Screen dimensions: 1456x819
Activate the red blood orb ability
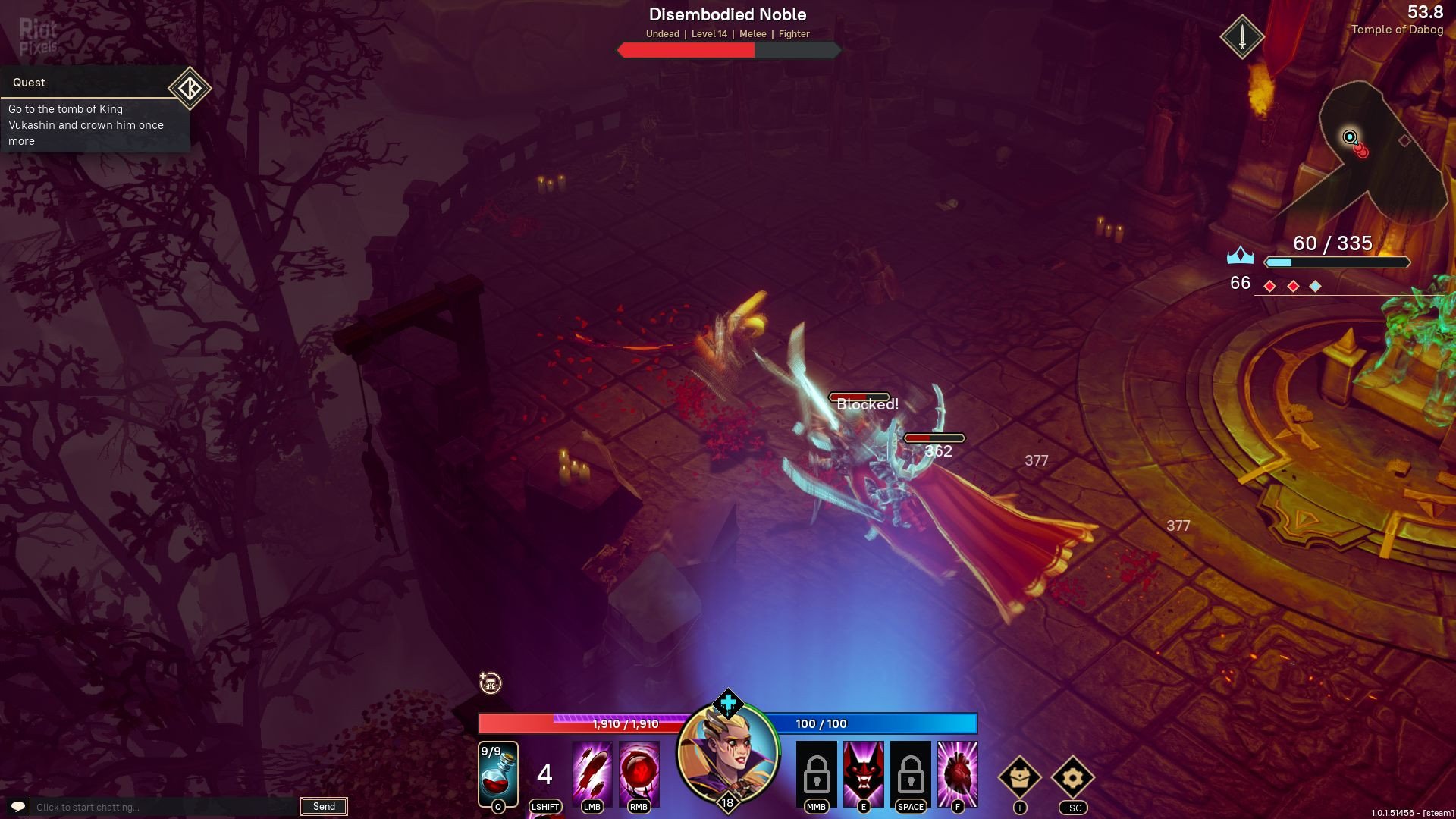click(639, 774)
